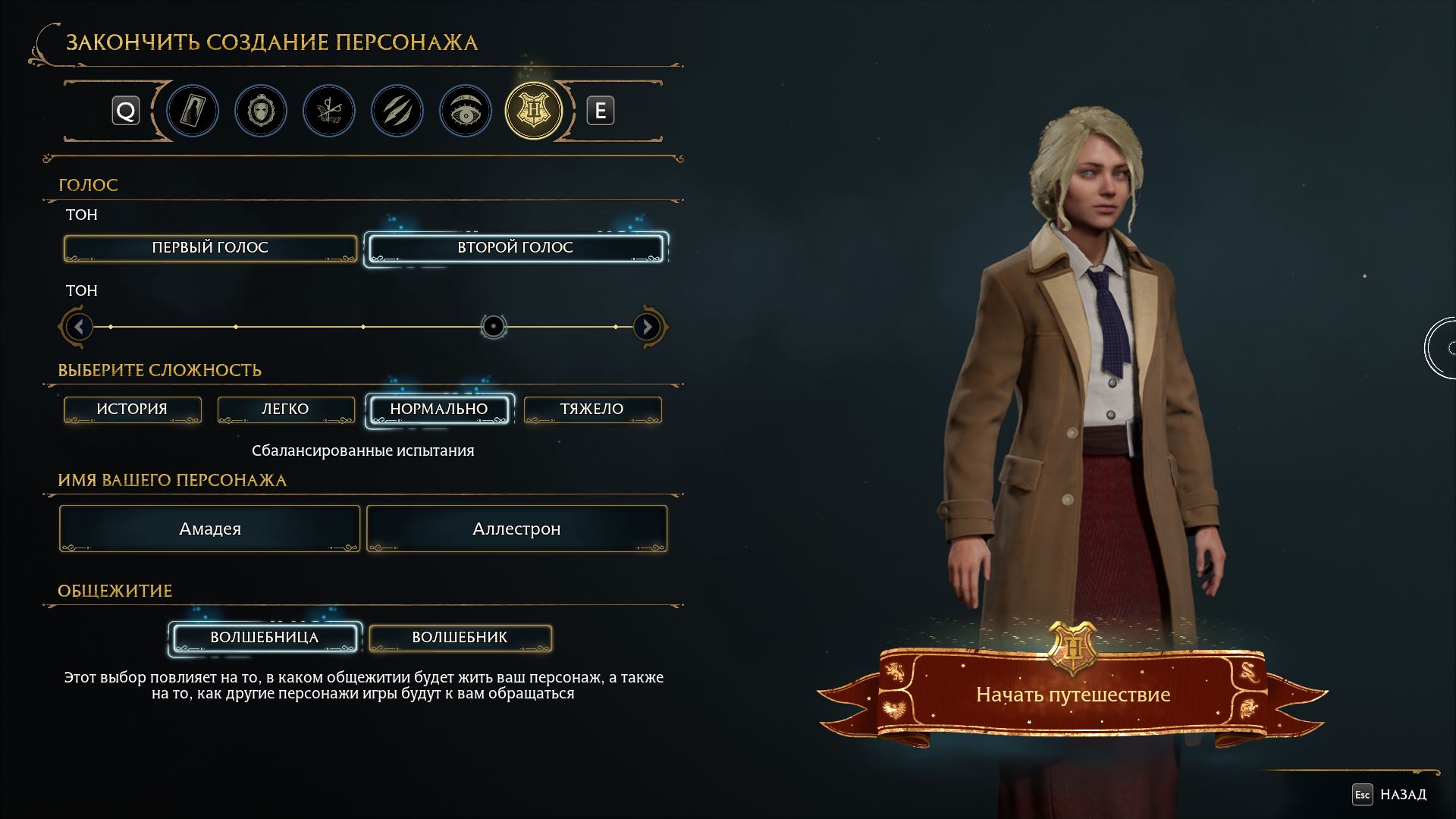Click the right arrow of the tone slider

point(648,327)
